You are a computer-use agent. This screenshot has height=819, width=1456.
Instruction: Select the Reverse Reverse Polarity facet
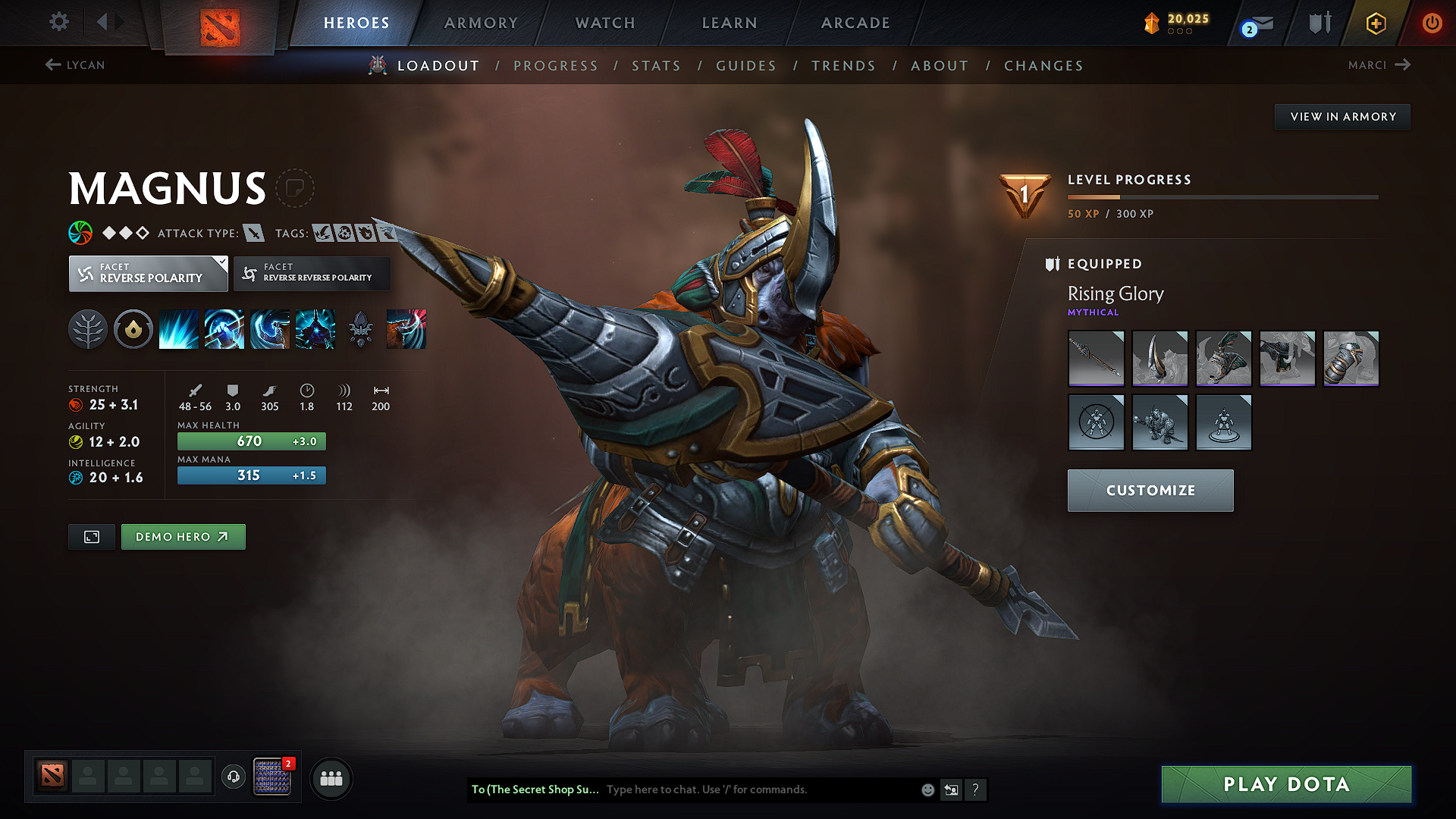(x=312, y=274)
